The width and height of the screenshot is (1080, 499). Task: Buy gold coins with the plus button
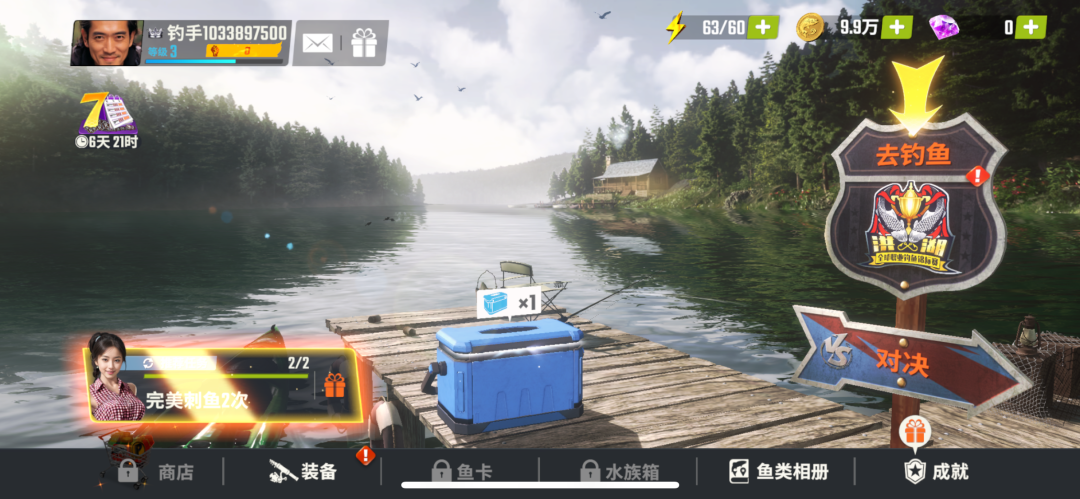(x=897, y=27)
